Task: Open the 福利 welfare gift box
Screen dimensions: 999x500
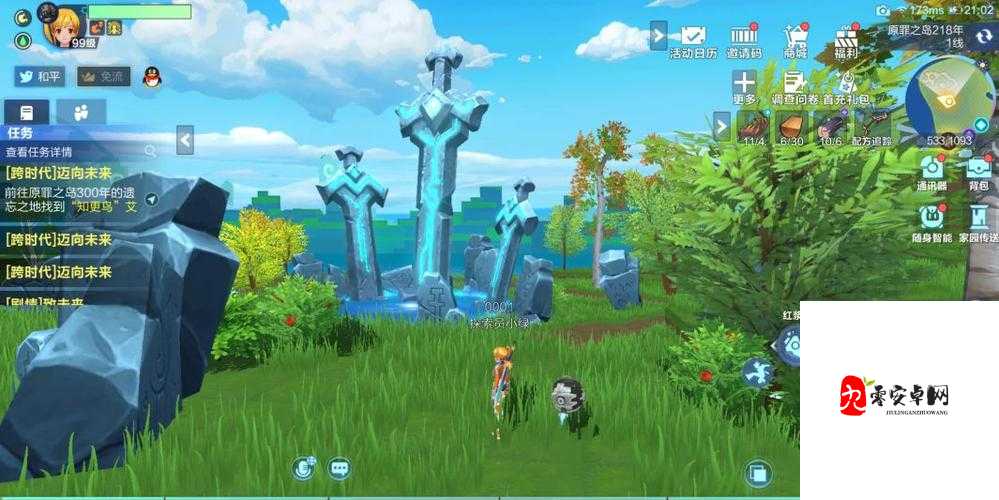Action: pyautogui.click(x=848, y=40)
